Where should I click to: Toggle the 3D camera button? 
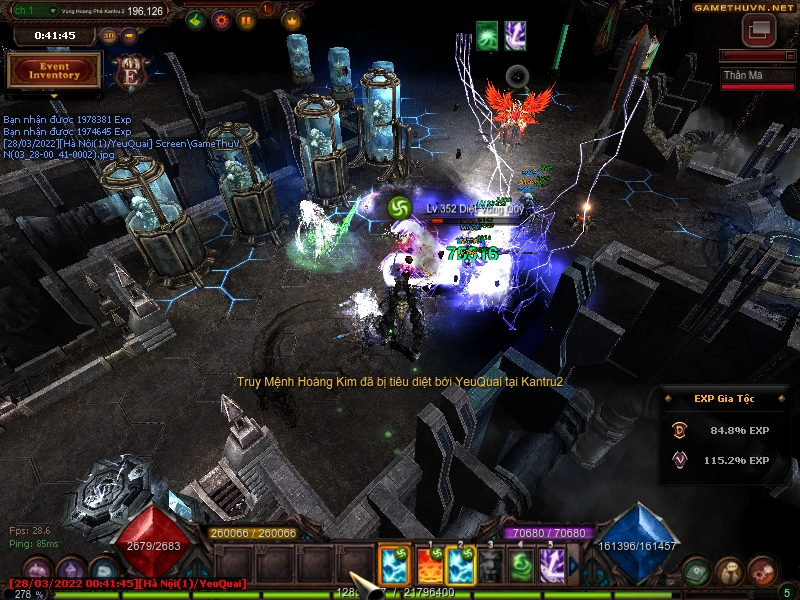[108, 36]
